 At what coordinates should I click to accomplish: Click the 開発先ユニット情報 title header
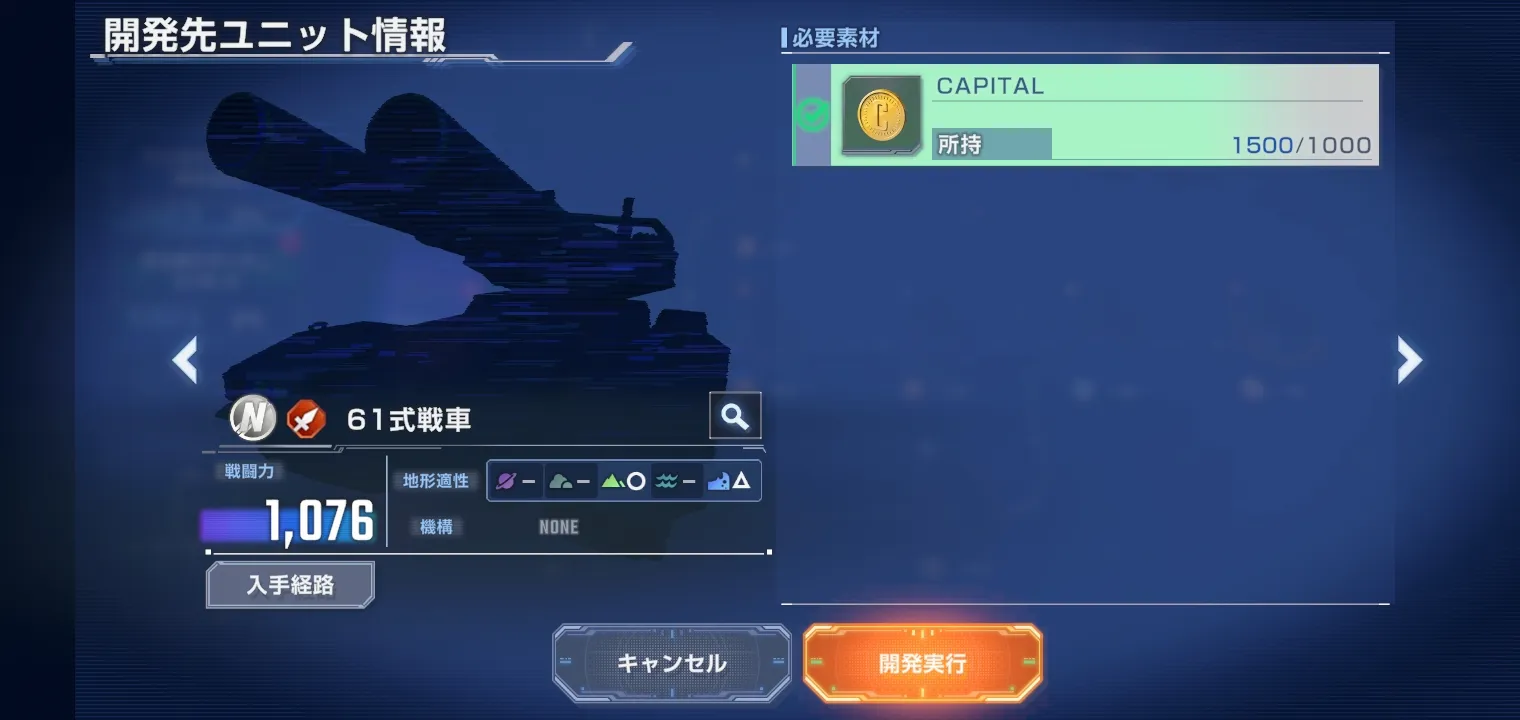coord(270,33)
